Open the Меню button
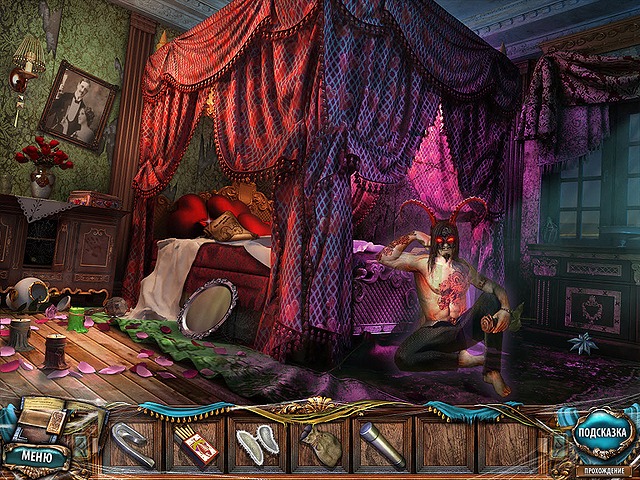 [36, 458]
